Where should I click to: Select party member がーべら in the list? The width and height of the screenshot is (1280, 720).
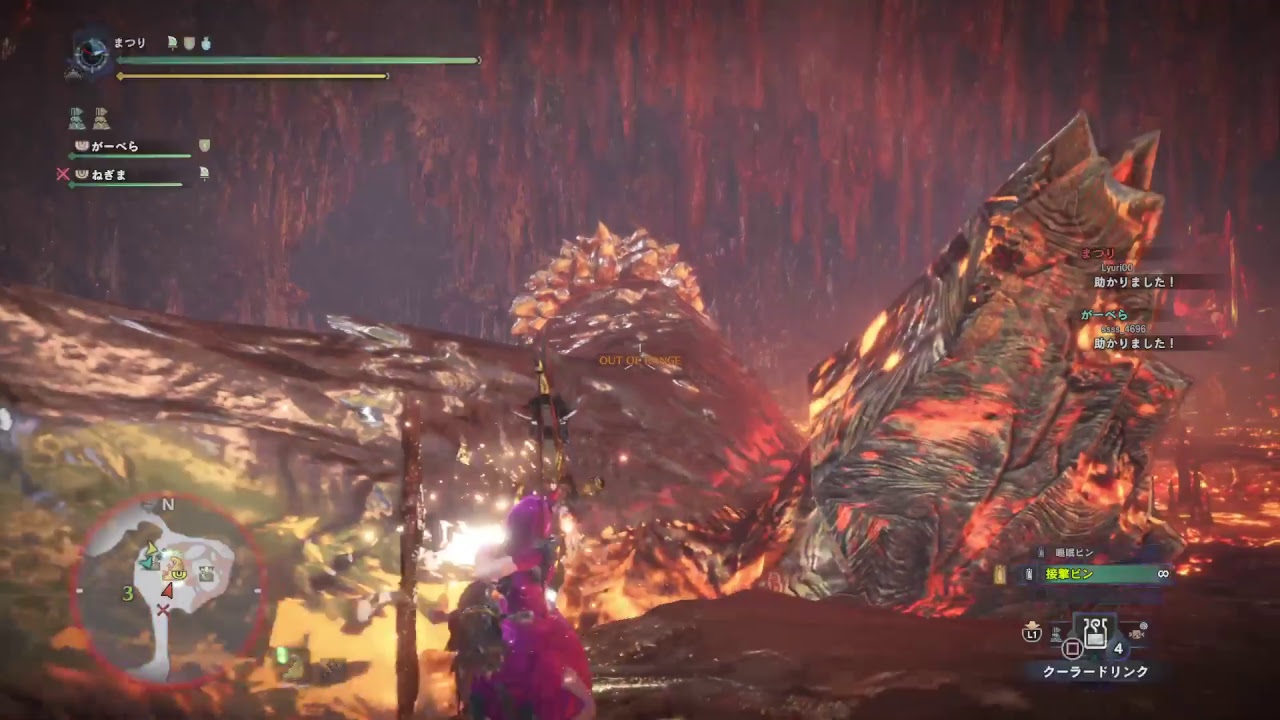coord(115,146)
